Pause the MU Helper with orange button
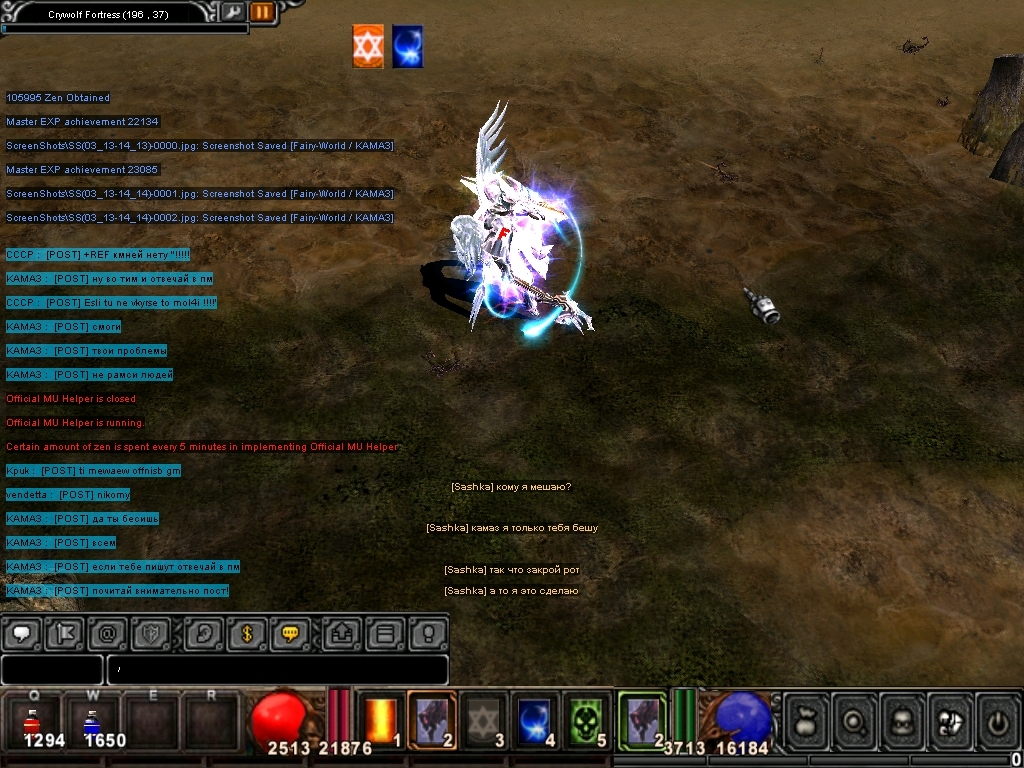The image size is (1024, 768). point(262,12)
